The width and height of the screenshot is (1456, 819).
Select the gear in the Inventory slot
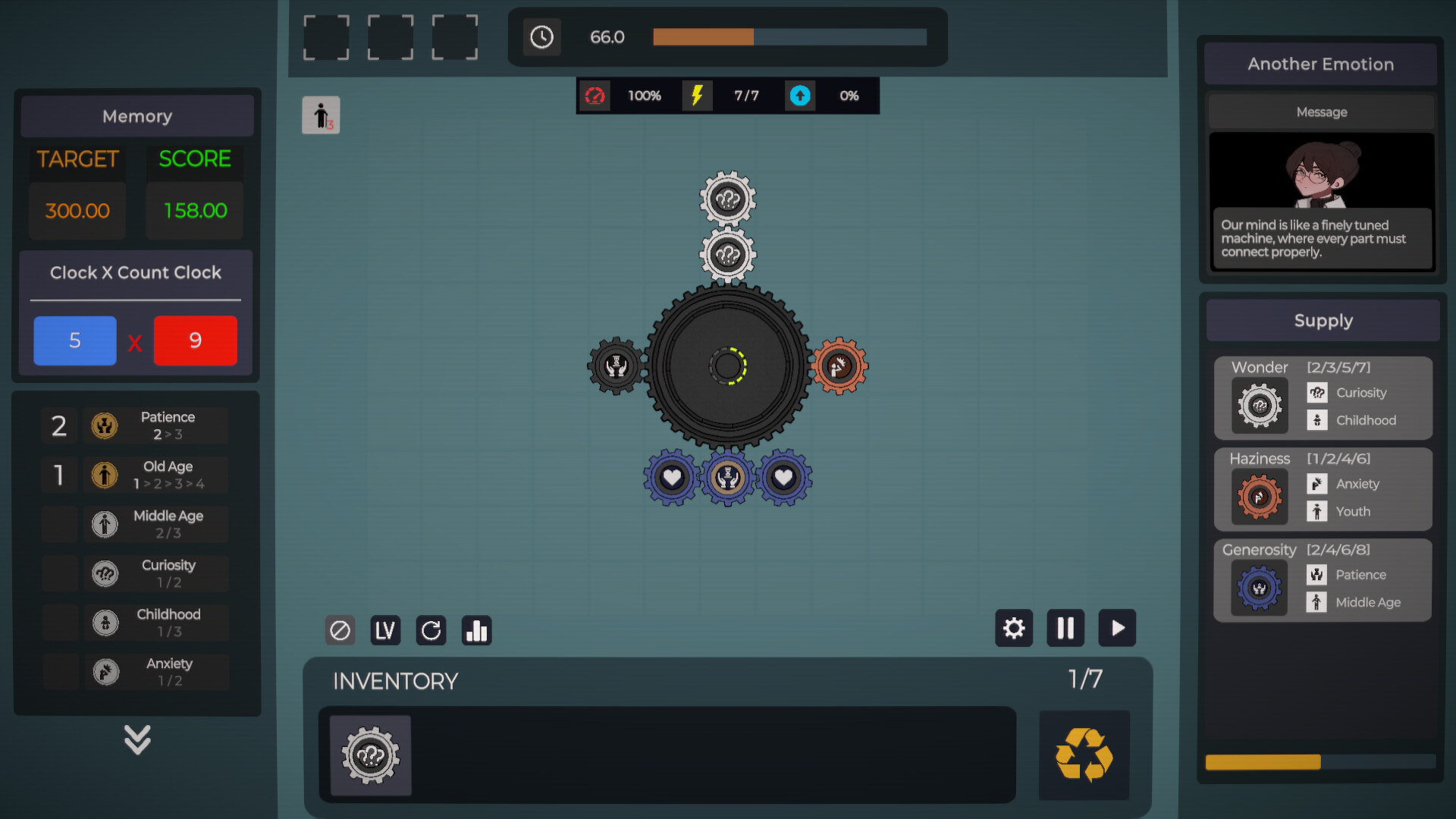click(x=369, y=755)
